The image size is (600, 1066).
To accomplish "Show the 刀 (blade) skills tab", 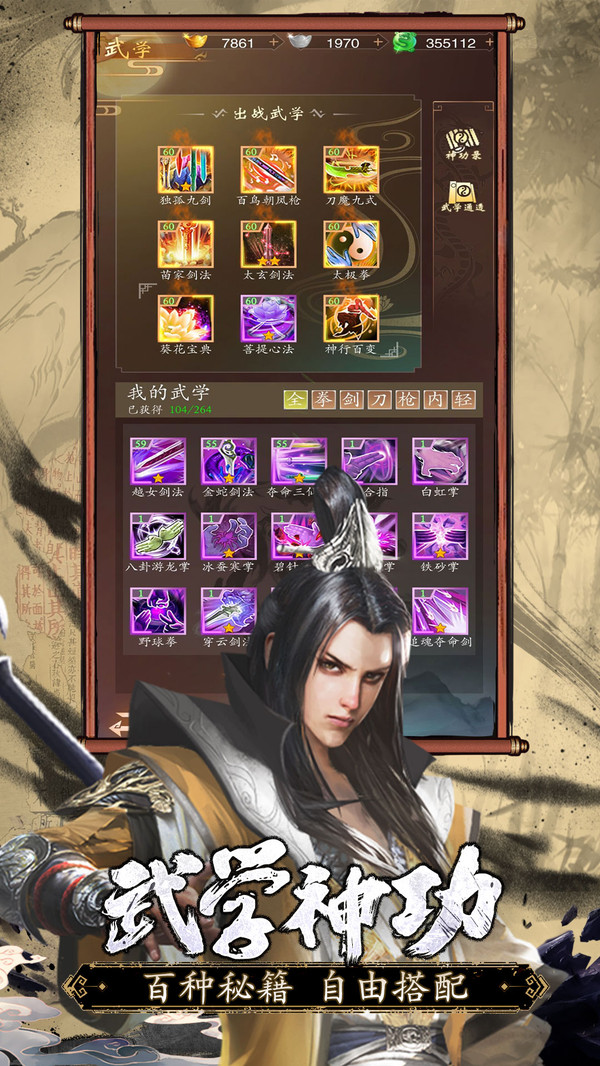I will pos(379,400).
